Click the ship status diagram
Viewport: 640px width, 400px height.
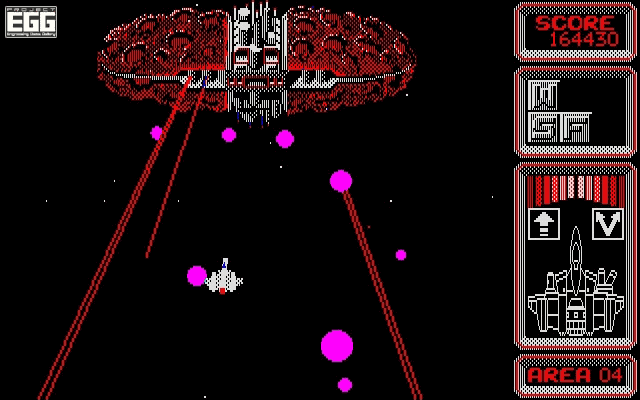coord(575,288)
